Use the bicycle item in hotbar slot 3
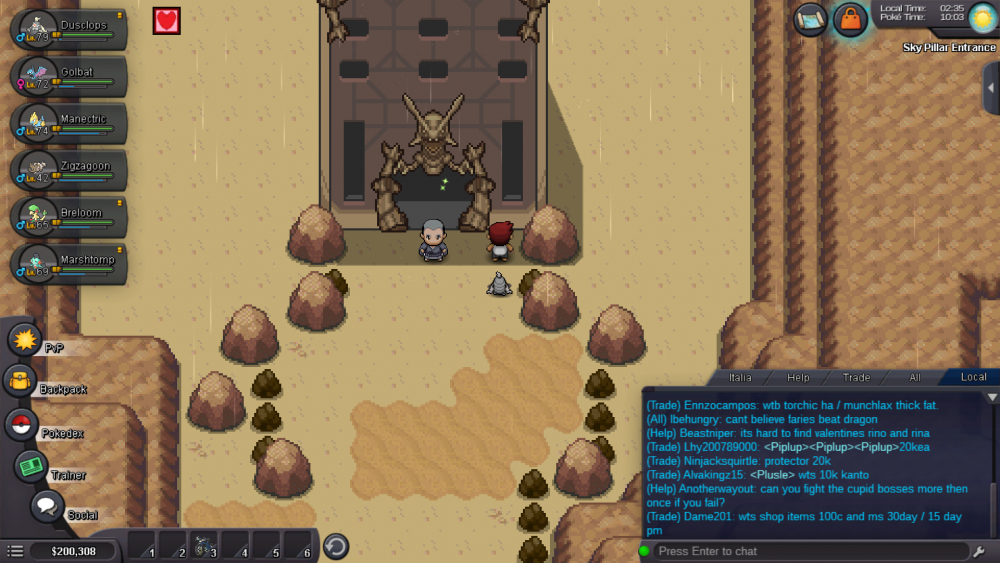The image size is (1000, 563). (x=204, y=546)
